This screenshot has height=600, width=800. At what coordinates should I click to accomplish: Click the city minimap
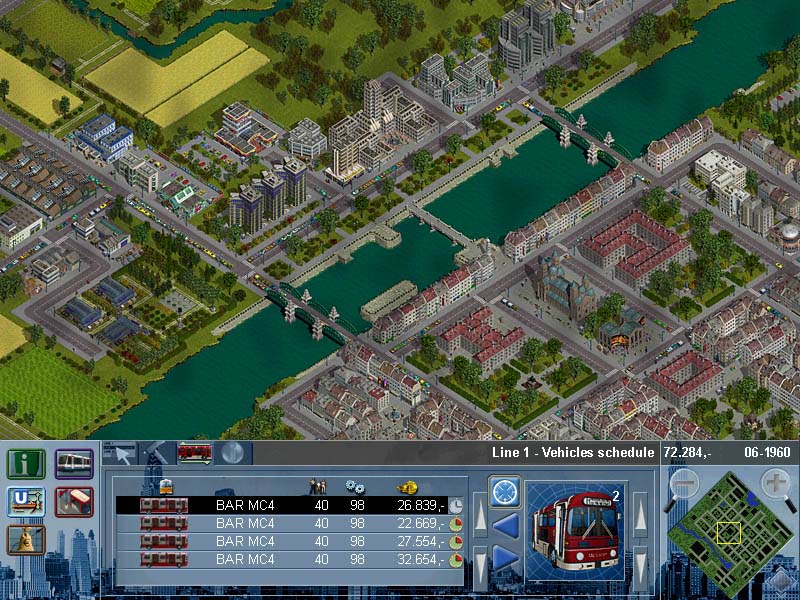click(729, 537)
